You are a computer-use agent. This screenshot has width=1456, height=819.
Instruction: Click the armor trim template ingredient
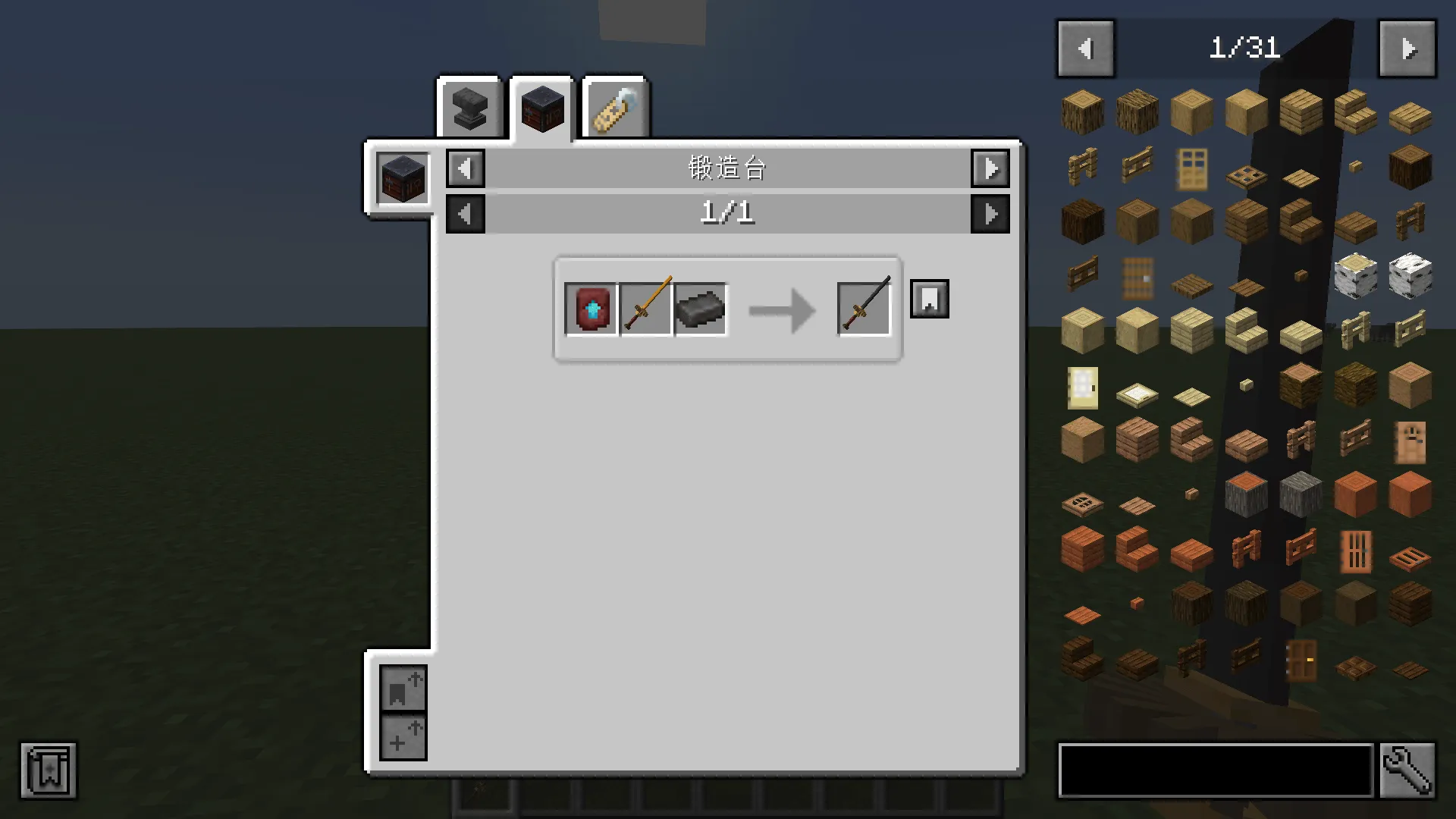pyautogui.click(x=591, y=307)
